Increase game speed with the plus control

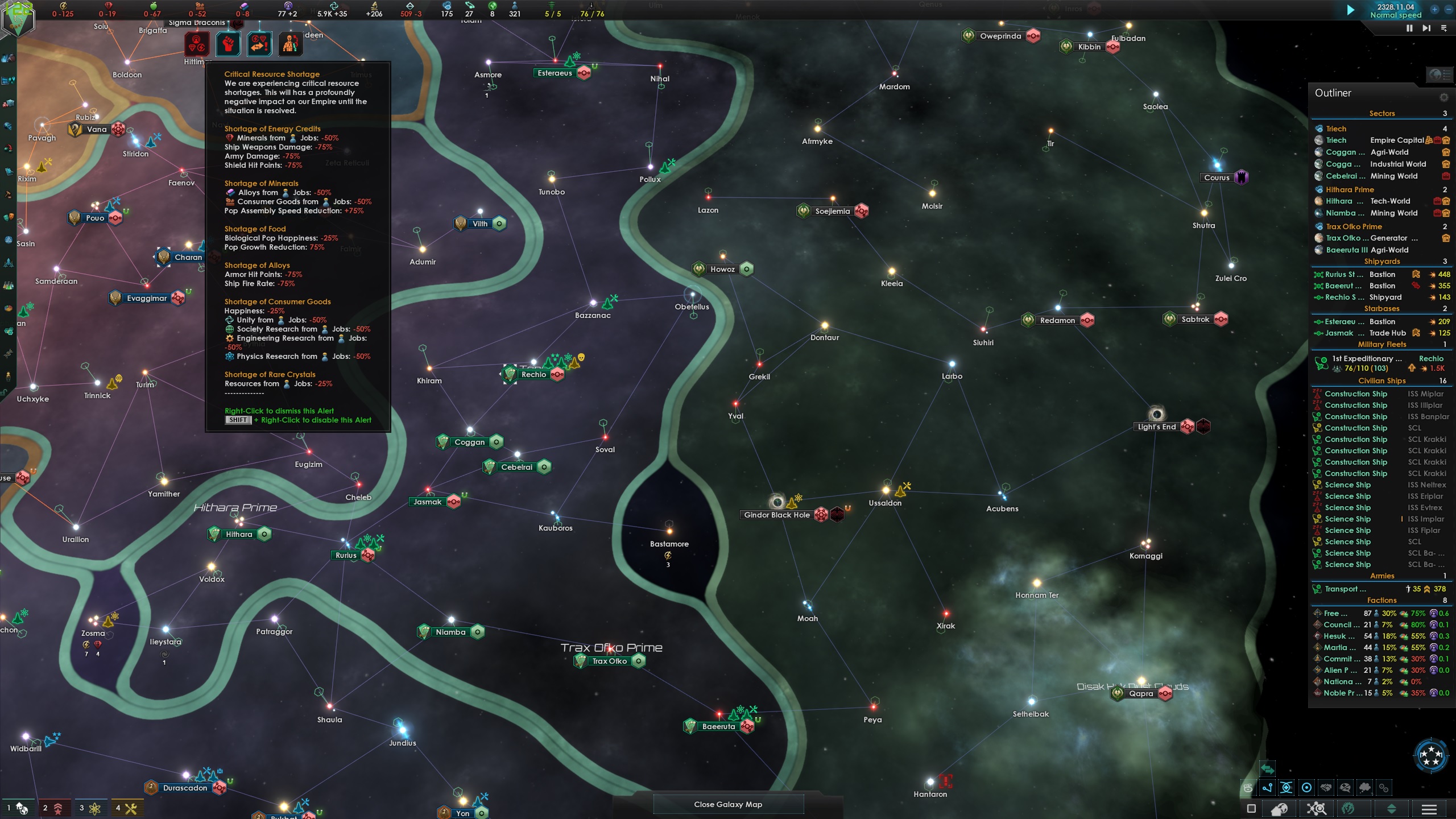tap(1433, 10)
